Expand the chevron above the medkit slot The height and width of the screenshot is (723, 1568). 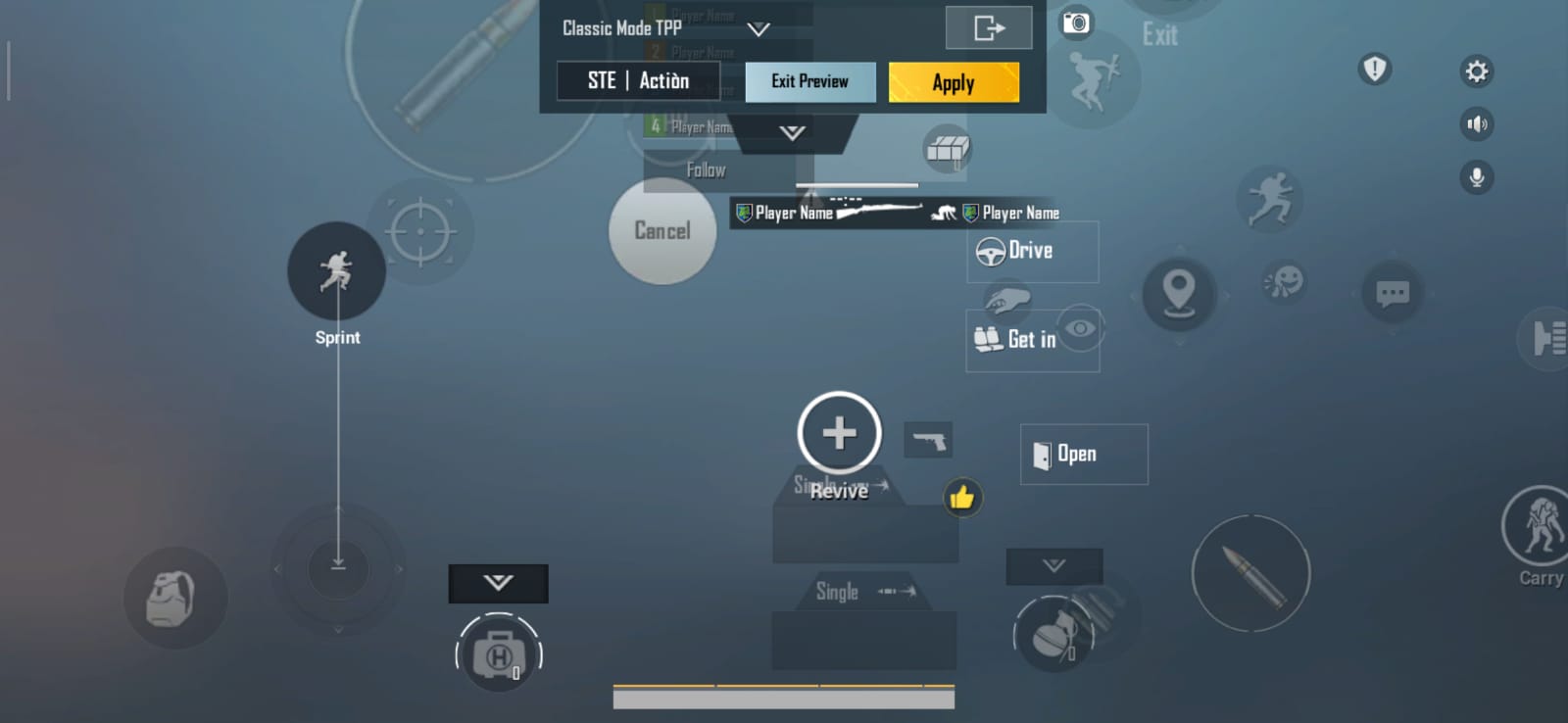point(498,583)
